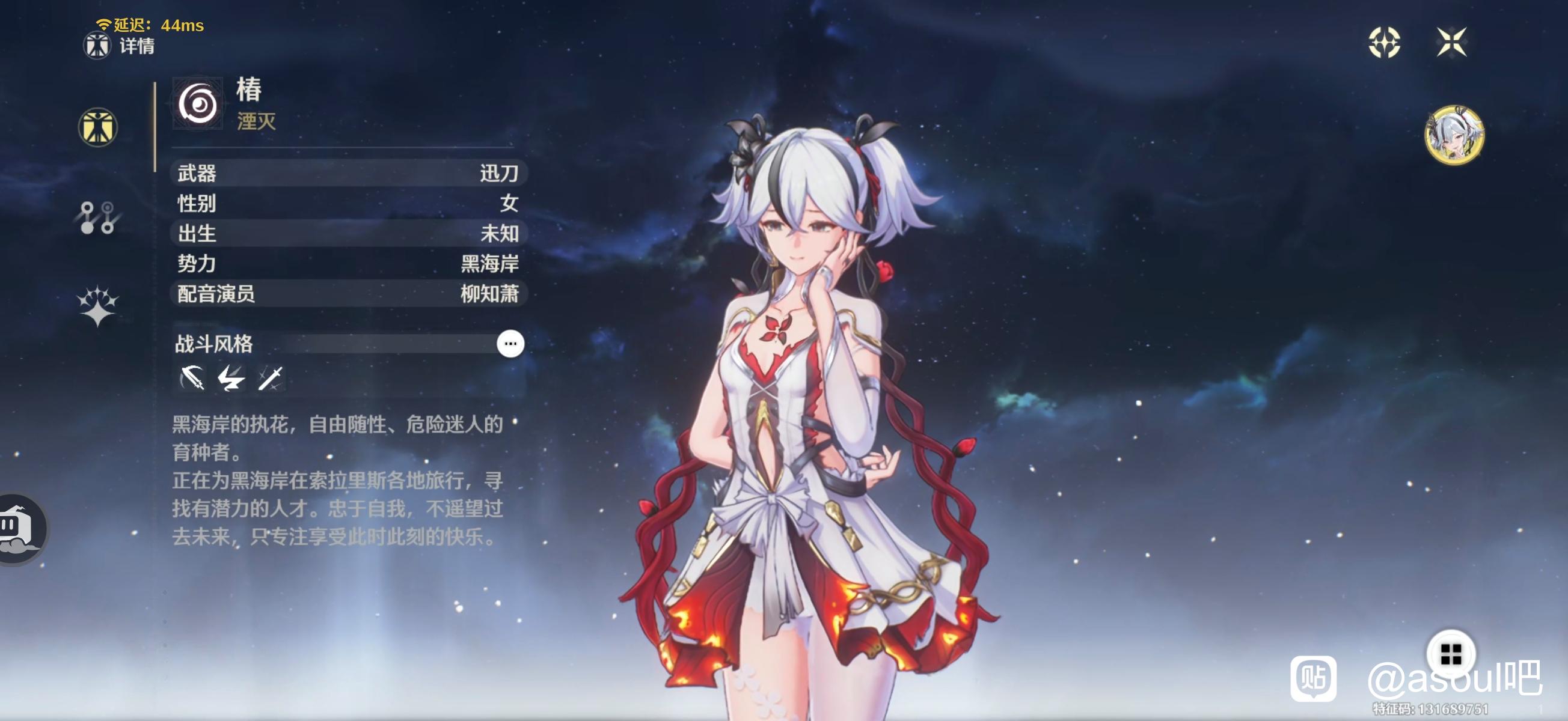
Task: Select the lightning bolt combat style icon
Action: (231, 379)
